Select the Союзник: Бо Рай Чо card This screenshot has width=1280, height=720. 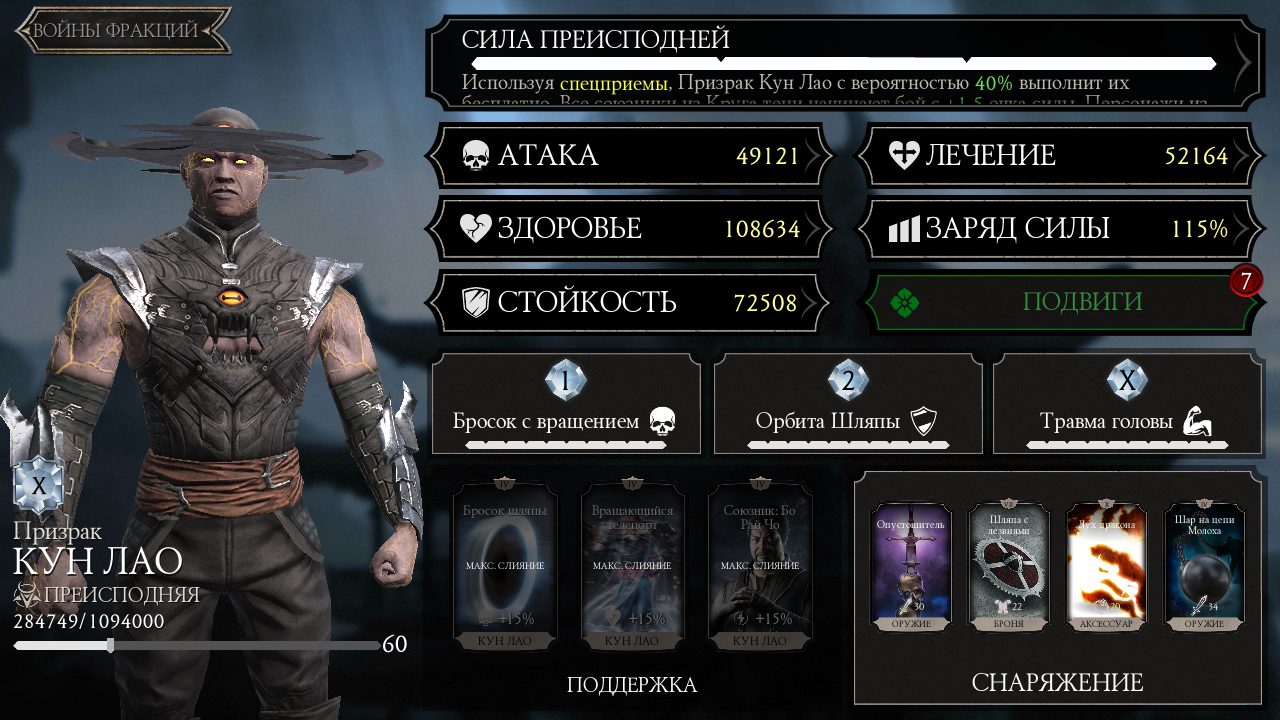(x=759, y=566)
